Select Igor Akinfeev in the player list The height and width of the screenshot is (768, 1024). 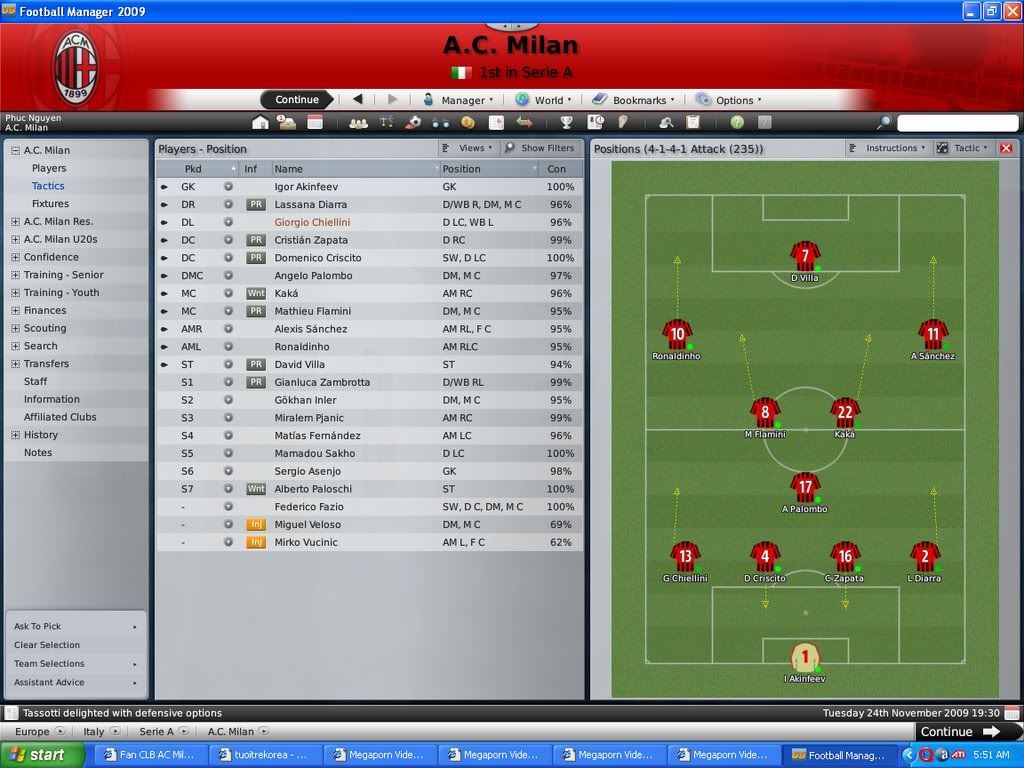(x=307, y=187)
